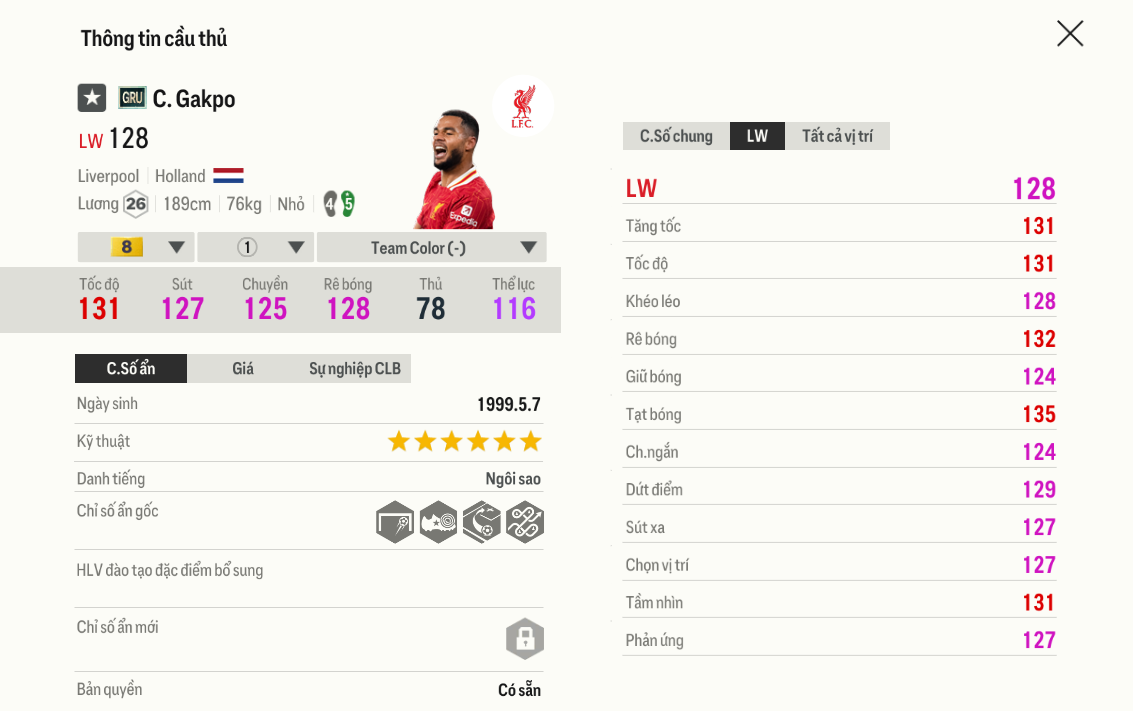1133x711 pixels.
Task: Switch to the Giá tab
Action: (x=243, y=368)
